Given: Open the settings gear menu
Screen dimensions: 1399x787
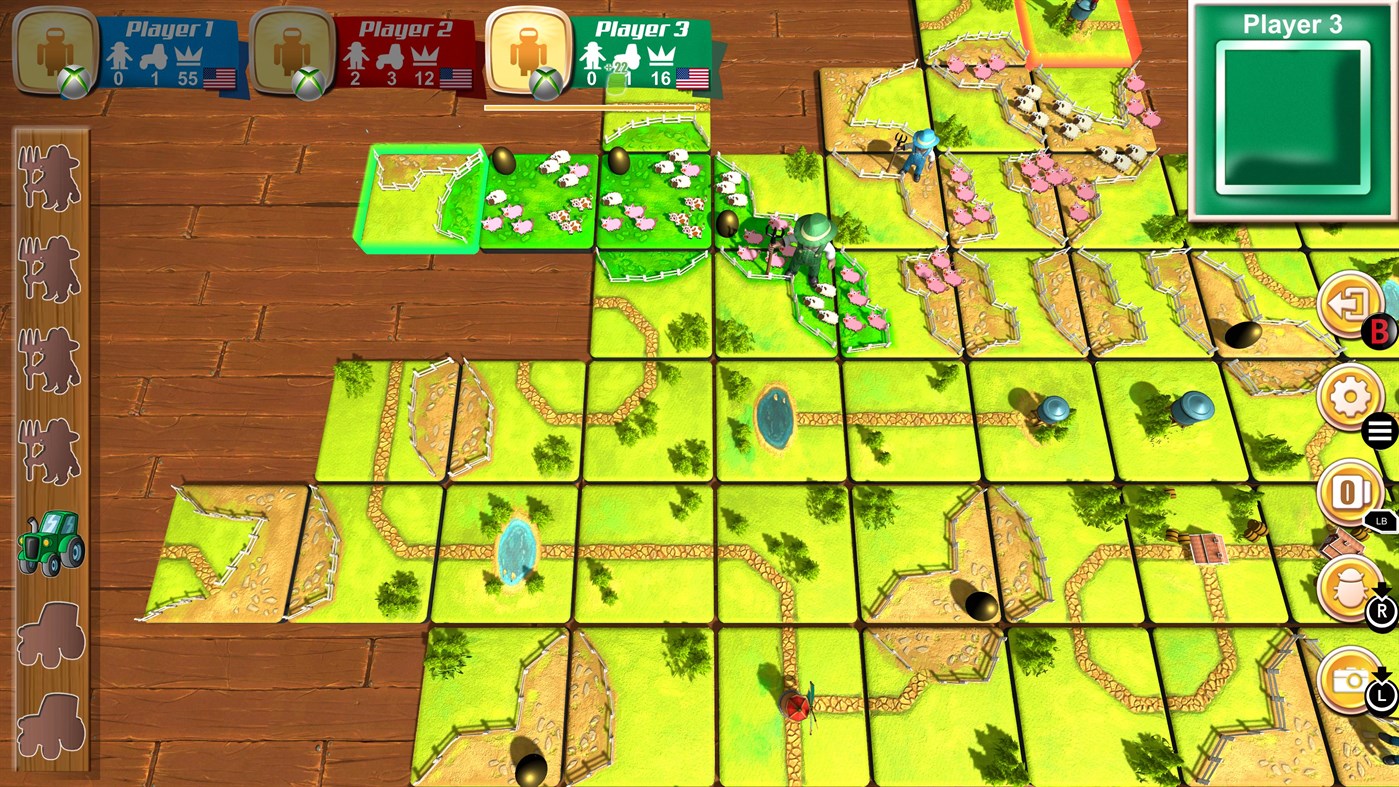Looking at the screenshot, I should (1349, 396).
